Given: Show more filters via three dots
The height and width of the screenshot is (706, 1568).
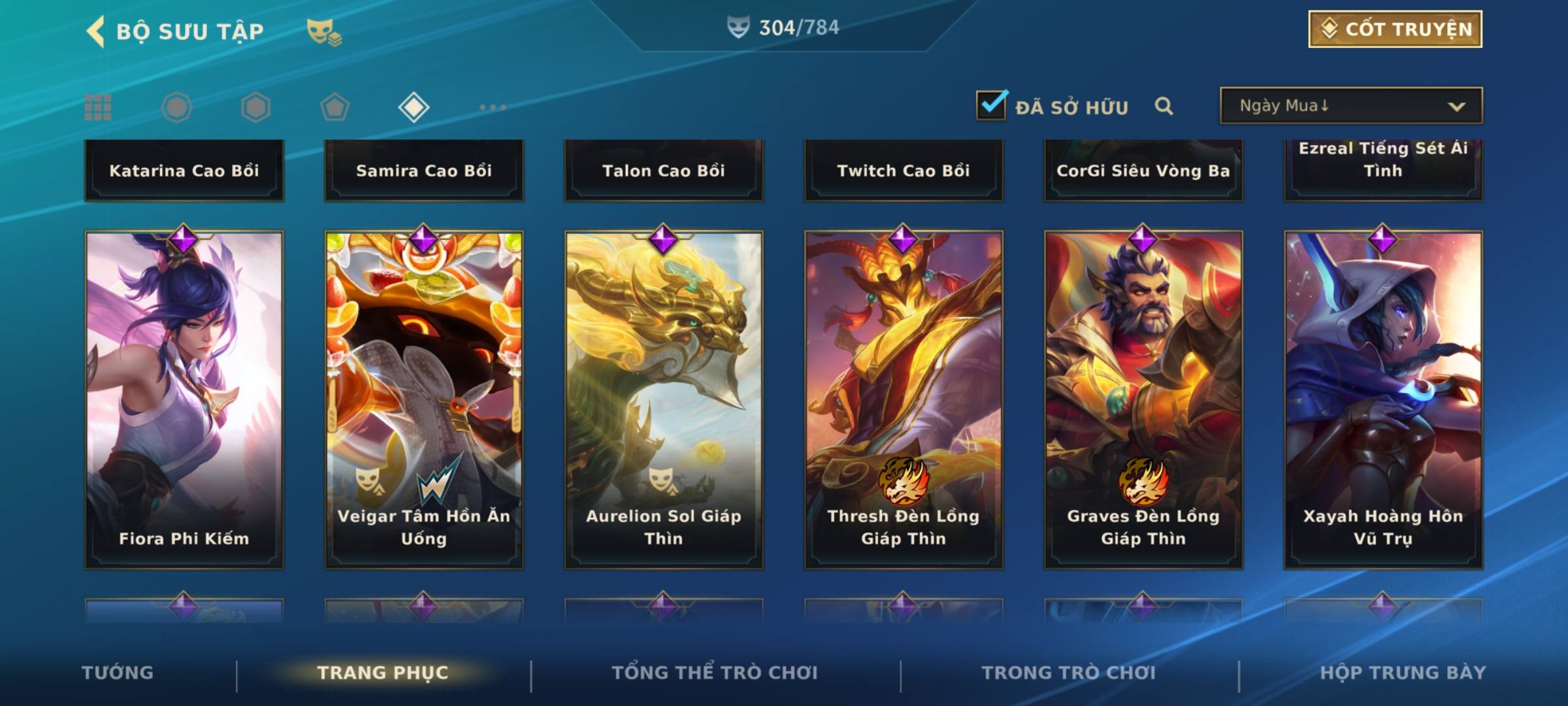Looking at the screenshot, I should pyautogui.click(x=493, y=107).
